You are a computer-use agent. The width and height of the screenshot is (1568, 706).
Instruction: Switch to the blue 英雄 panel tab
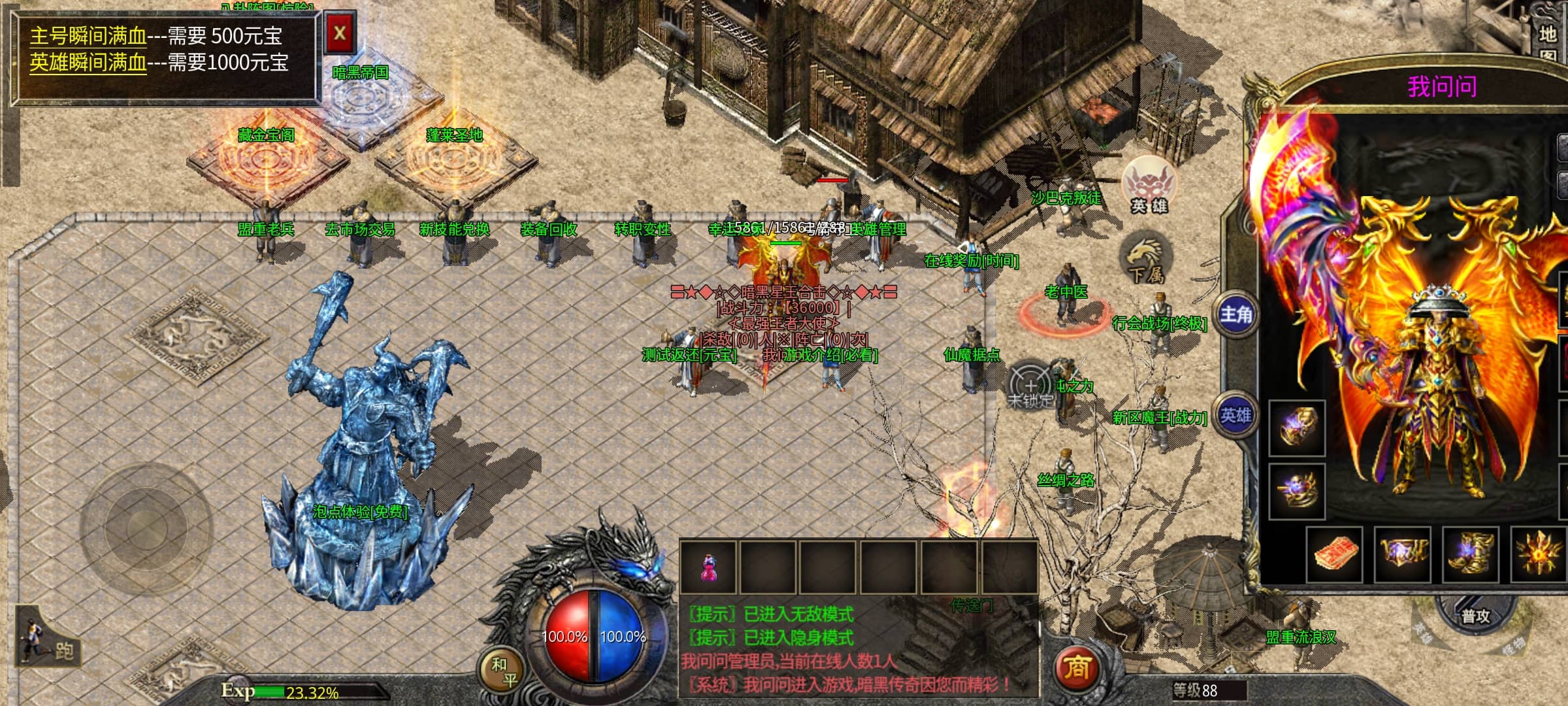pos(1235,416)
